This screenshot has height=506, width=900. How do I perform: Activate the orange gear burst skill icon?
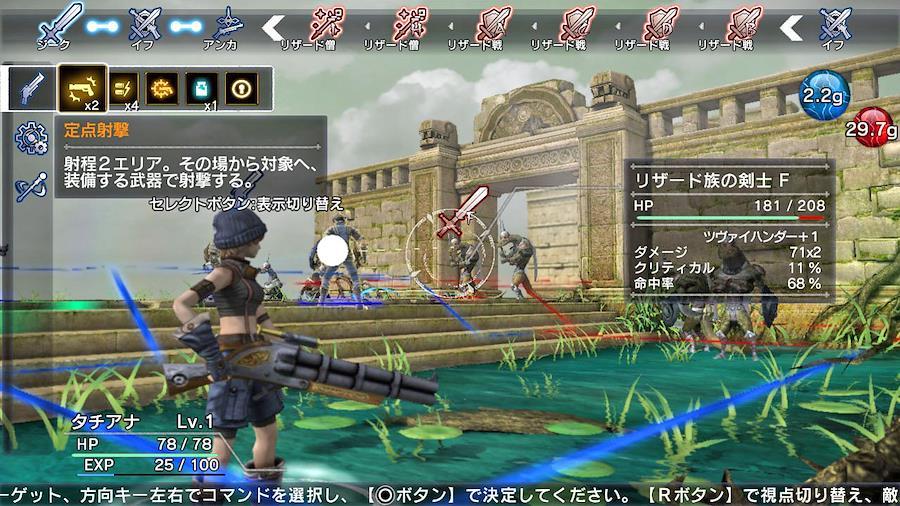coord(162,88)
